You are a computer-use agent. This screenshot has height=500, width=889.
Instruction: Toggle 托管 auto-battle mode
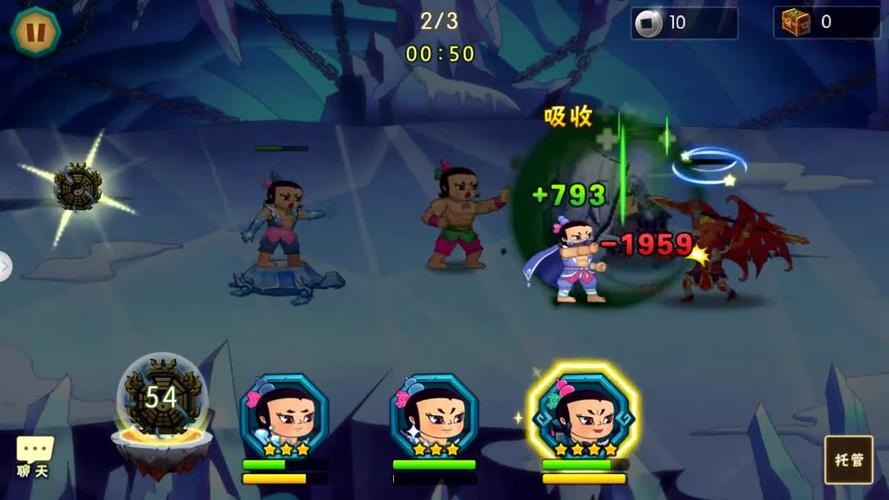pyautogui.click(x=848, y=459)
